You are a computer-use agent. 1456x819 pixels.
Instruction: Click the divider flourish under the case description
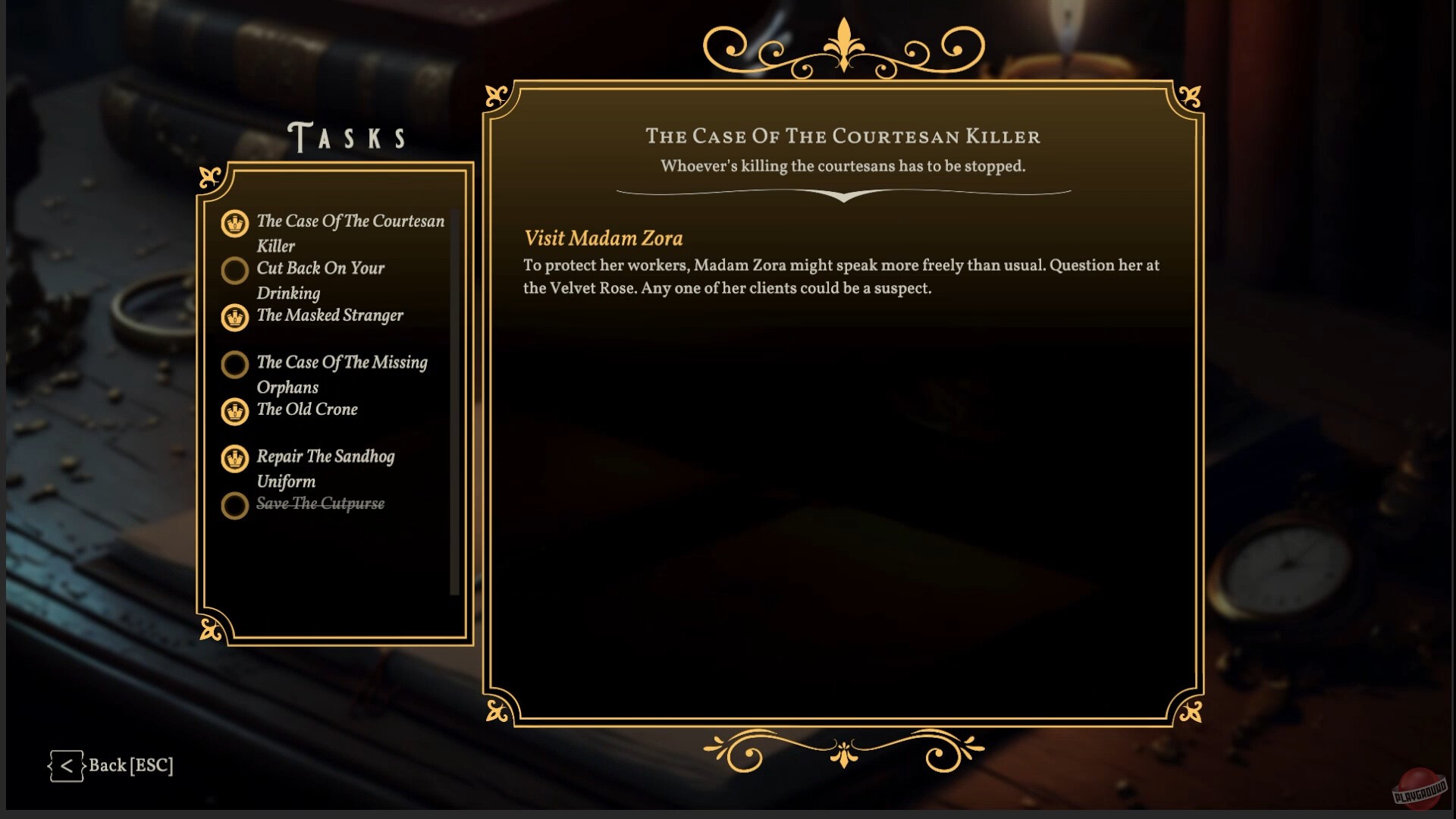tap(843, 195)
